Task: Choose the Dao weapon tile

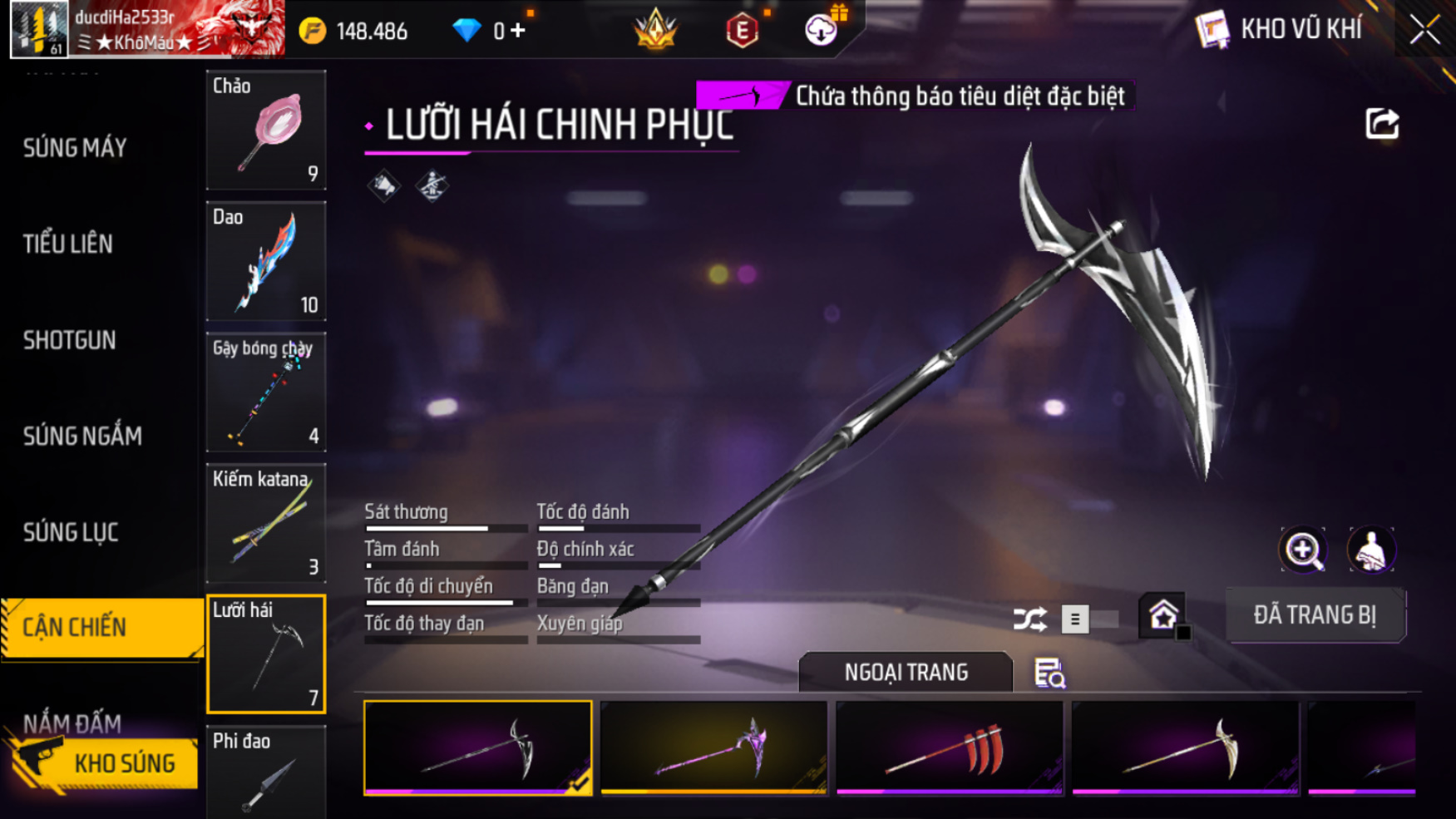Action: pos(266,261)
